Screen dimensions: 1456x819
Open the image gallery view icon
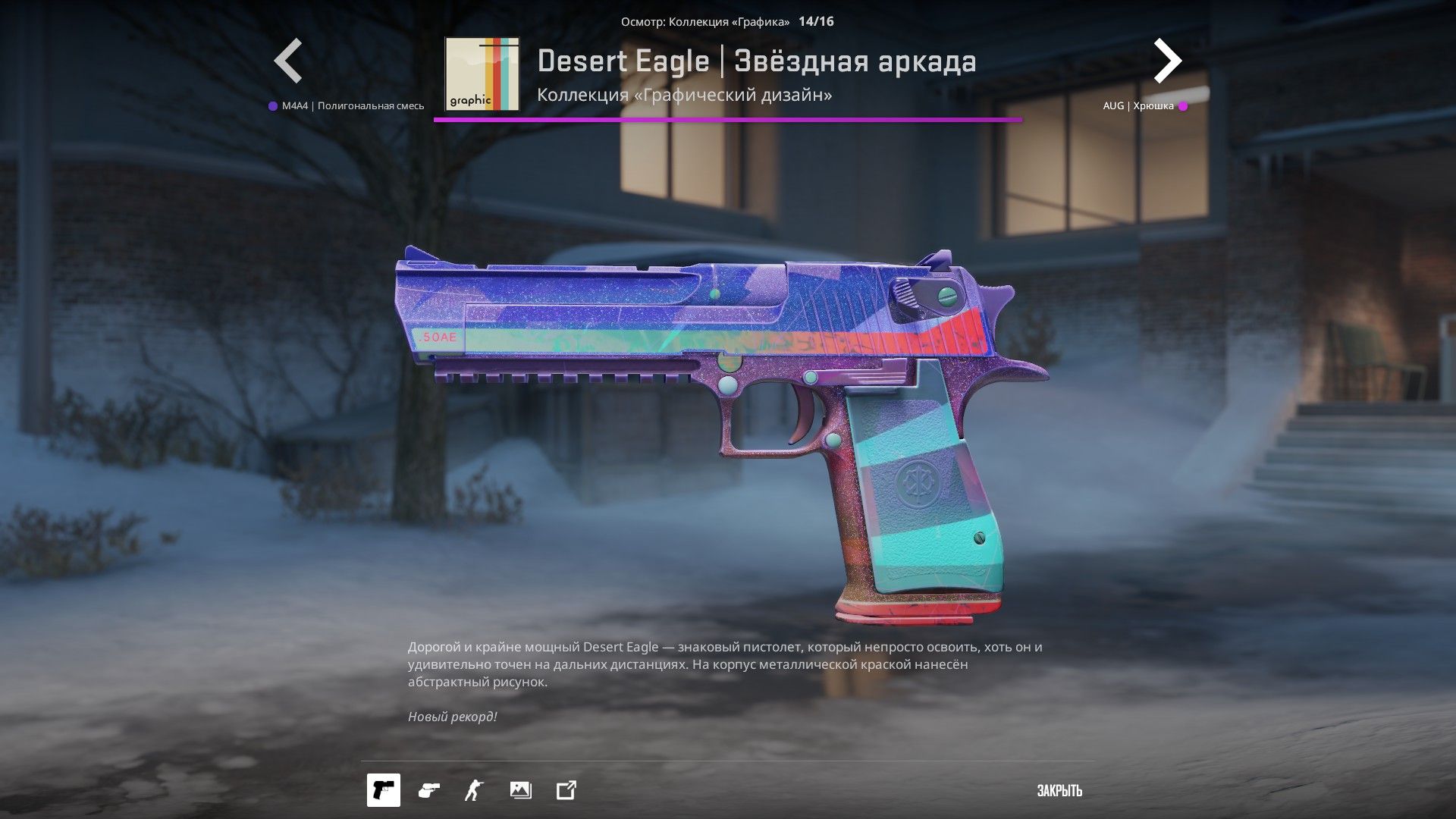[x=519, y=790]
